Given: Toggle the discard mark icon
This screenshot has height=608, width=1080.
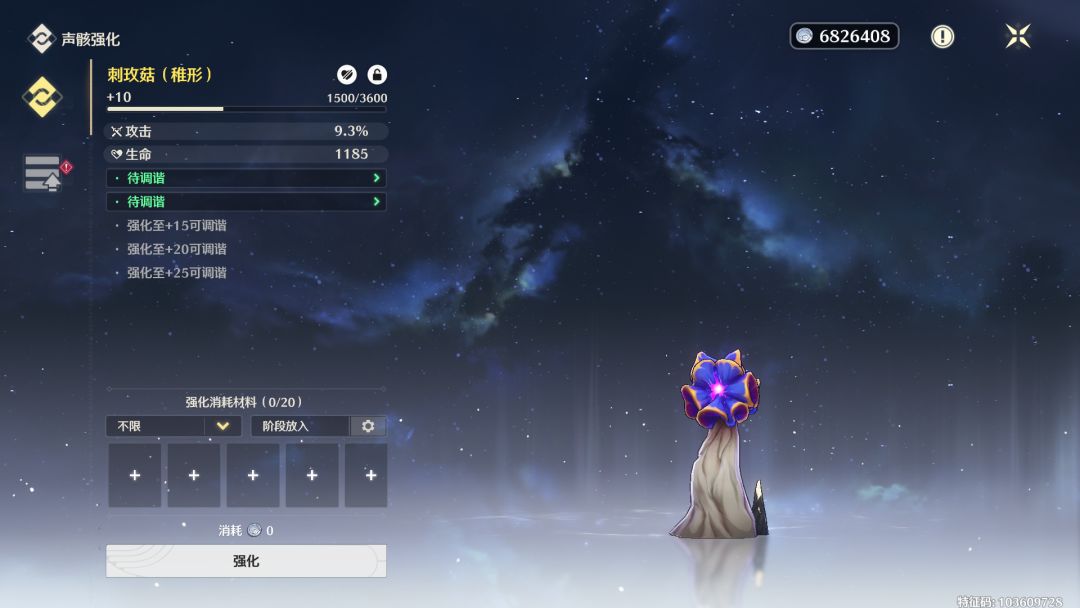Looking at the screenshot, I should [x=347, y=74].
